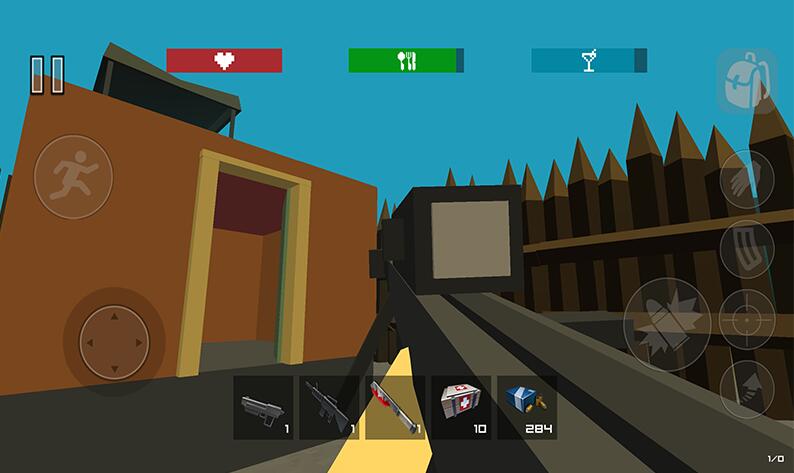
Task: Open the backpack inventory
Action: [743, 82]
